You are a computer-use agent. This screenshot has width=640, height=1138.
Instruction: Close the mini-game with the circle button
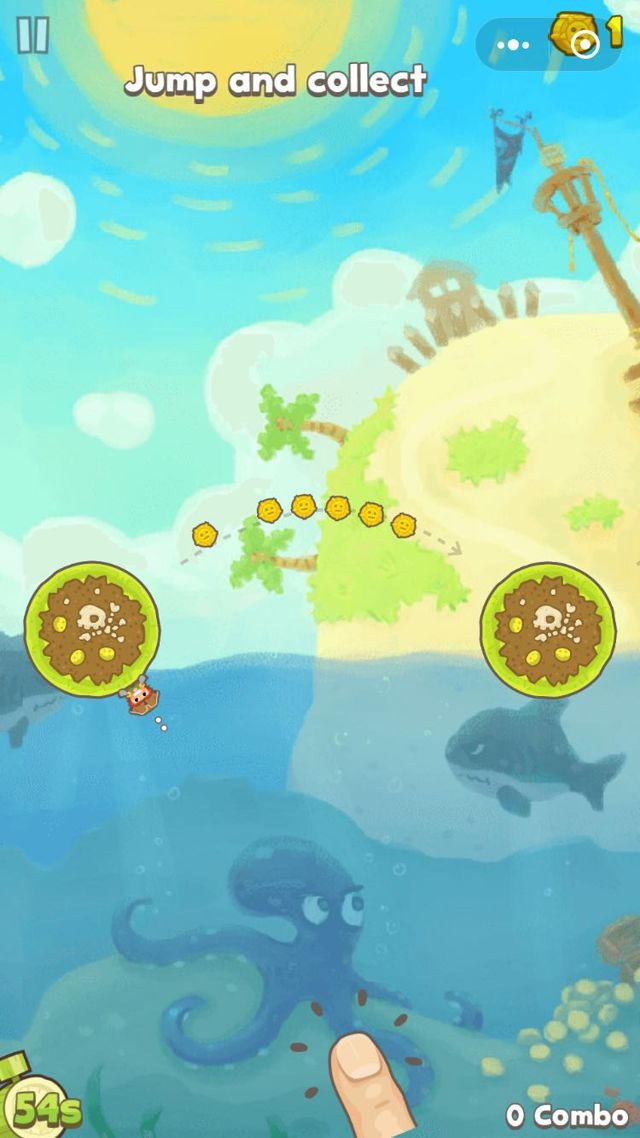(x=586, y=44)
